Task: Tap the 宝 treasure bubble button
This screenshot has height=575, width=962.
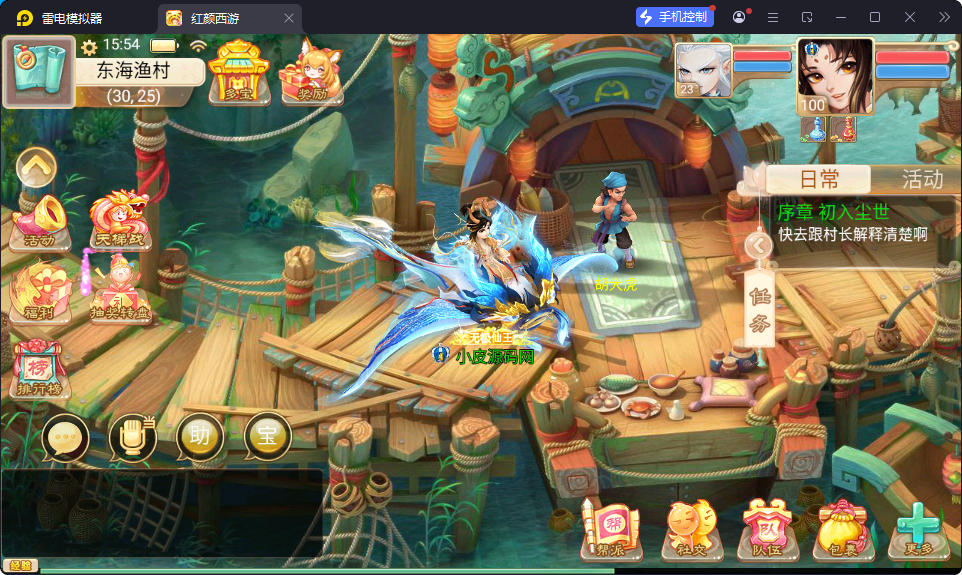Action: (x=267, y=437)
